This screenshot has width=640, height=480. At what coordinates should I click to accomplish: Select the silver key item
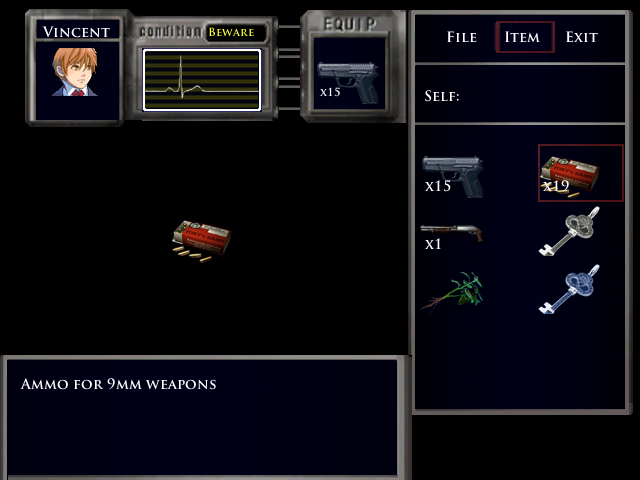[571, 232]
